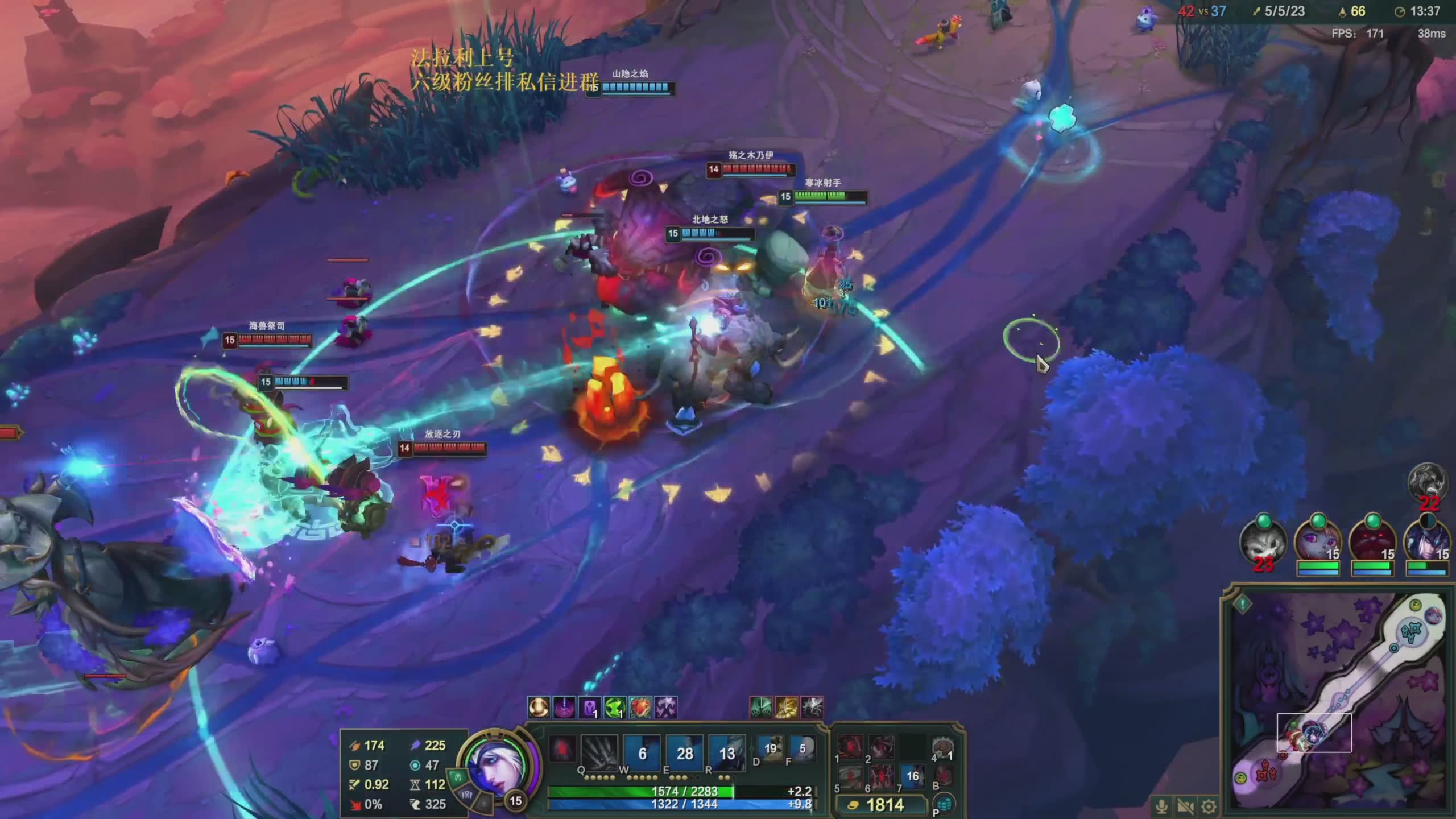This screenshot has height=819, width=1456.
Task: Toggle the crossed-out camera button
Action: pos(1186,806)
